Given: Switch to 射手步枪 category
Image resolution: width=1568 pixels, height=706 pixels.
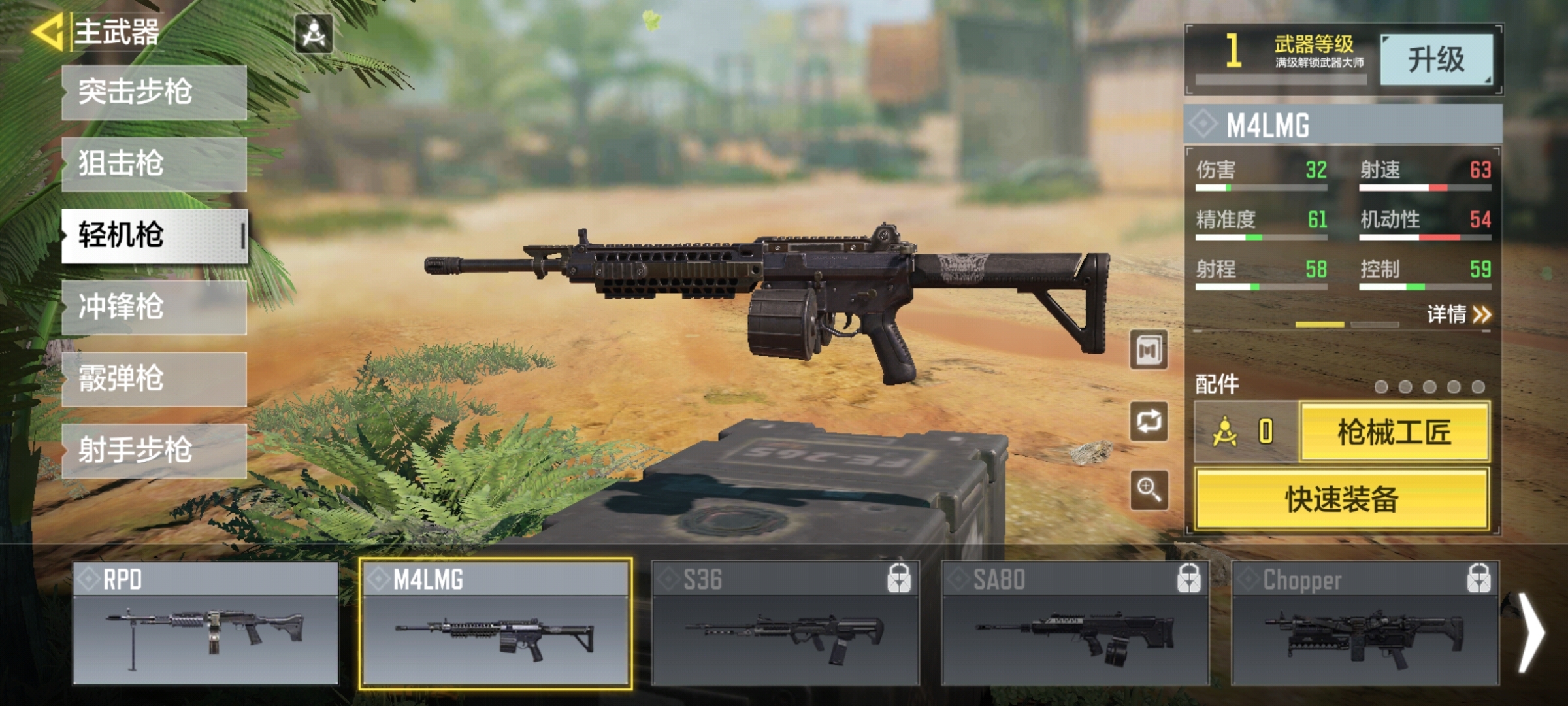Looking at the screenshot, I should coord(154,450).
